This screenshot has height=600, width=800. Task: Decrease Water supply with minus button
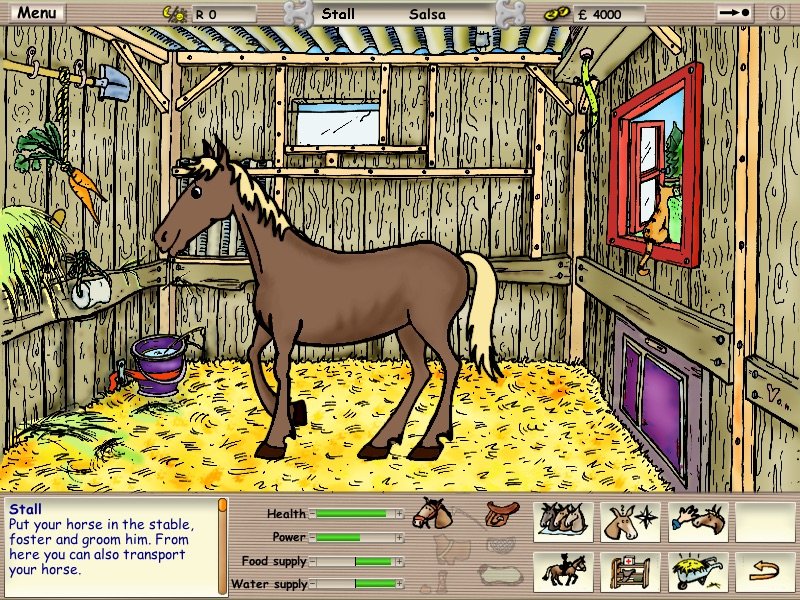click(x=312, y=584)
